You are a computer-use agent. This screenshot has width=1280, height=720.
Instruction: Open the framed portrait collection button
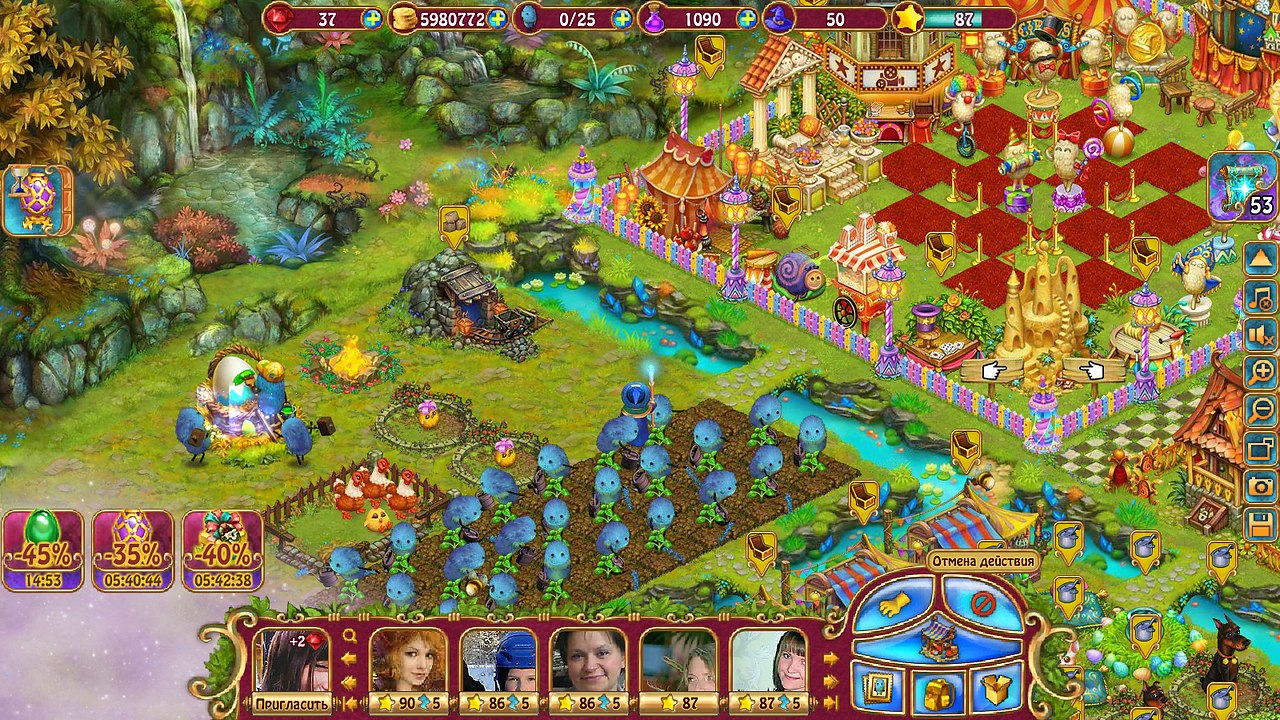[879, 689]
